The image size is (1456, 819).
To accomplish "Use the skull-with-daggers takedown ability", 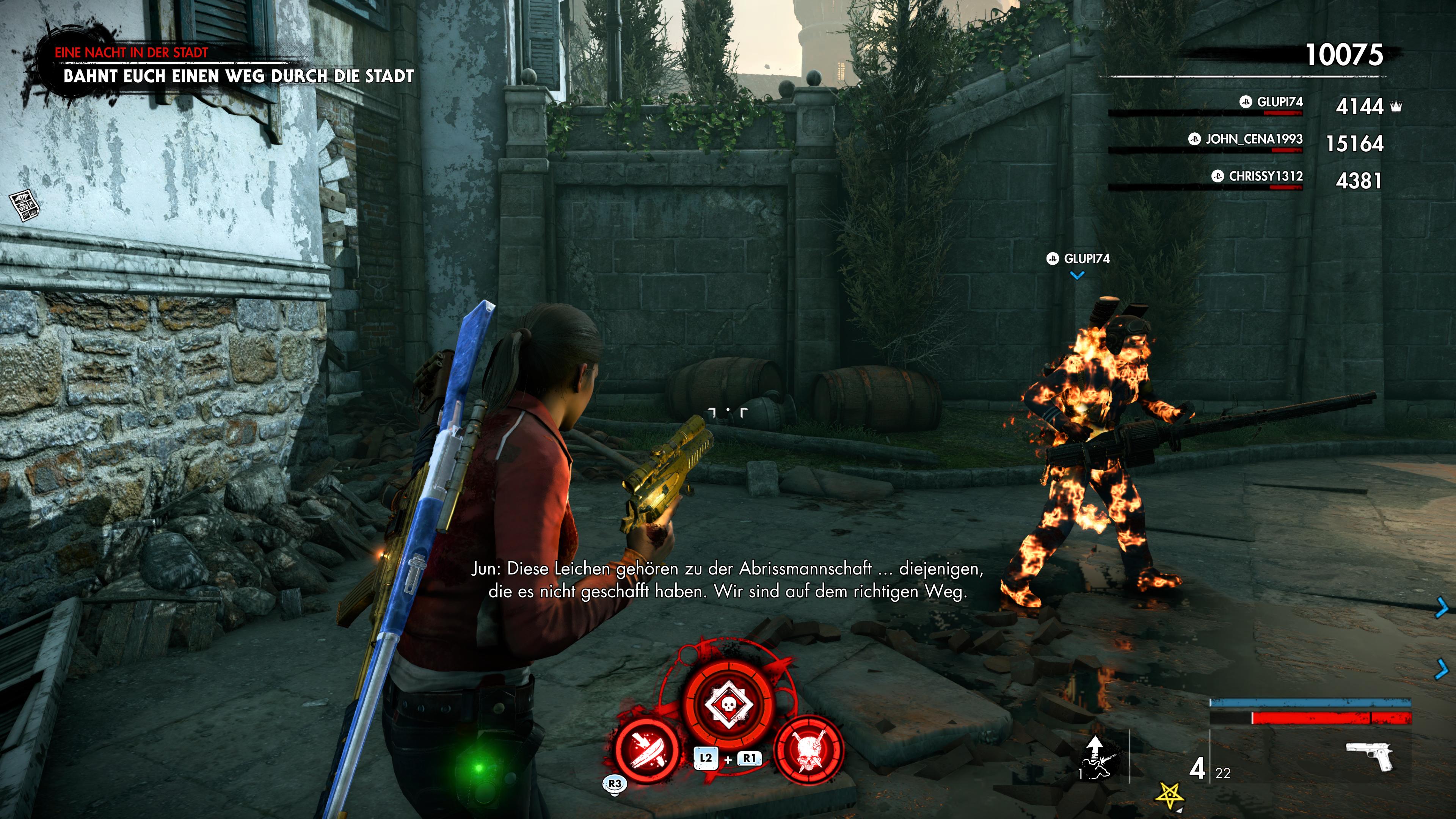I will click(x=810, y=750).
